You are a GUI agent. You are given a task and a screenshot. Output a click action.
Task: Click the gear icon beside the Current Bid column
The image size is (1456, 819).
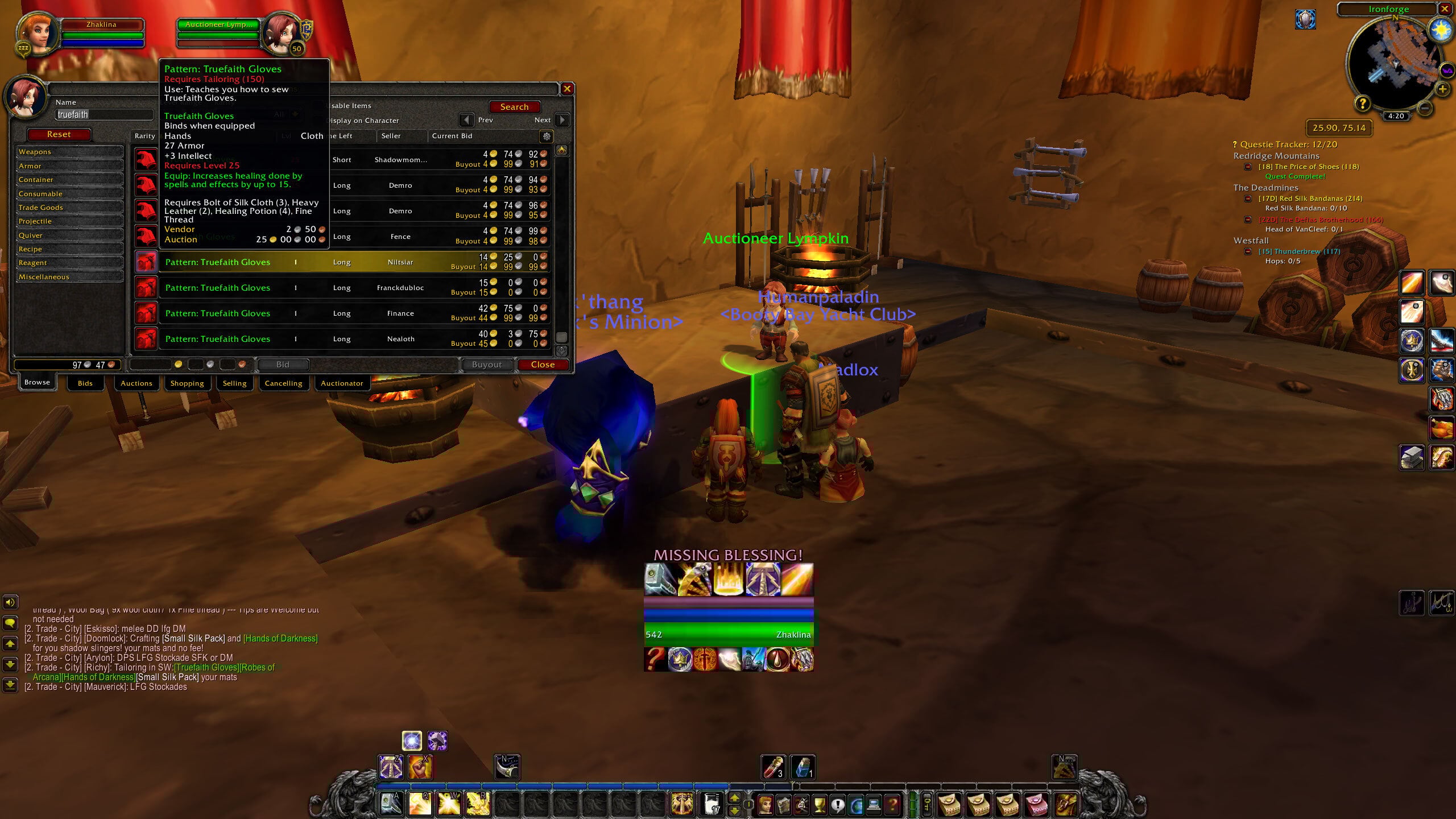pos(547,138)
